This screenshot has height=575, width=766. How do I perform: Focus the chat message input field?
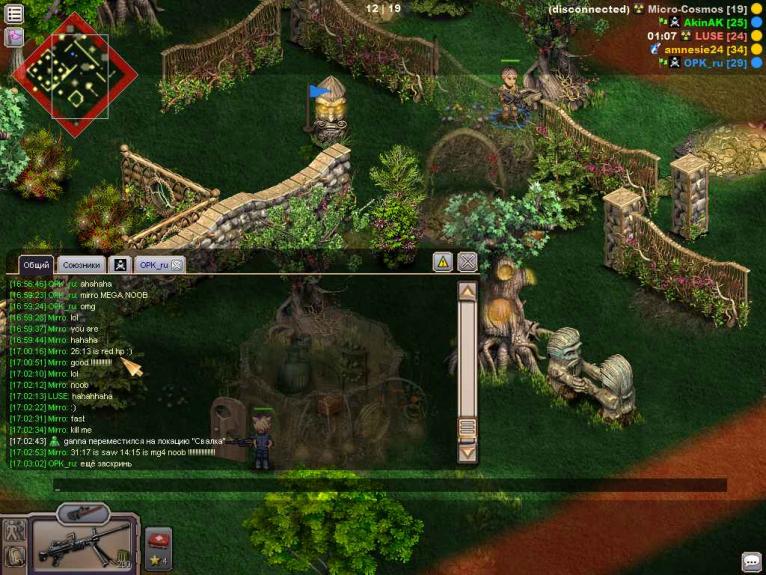(x=390, y=485)
